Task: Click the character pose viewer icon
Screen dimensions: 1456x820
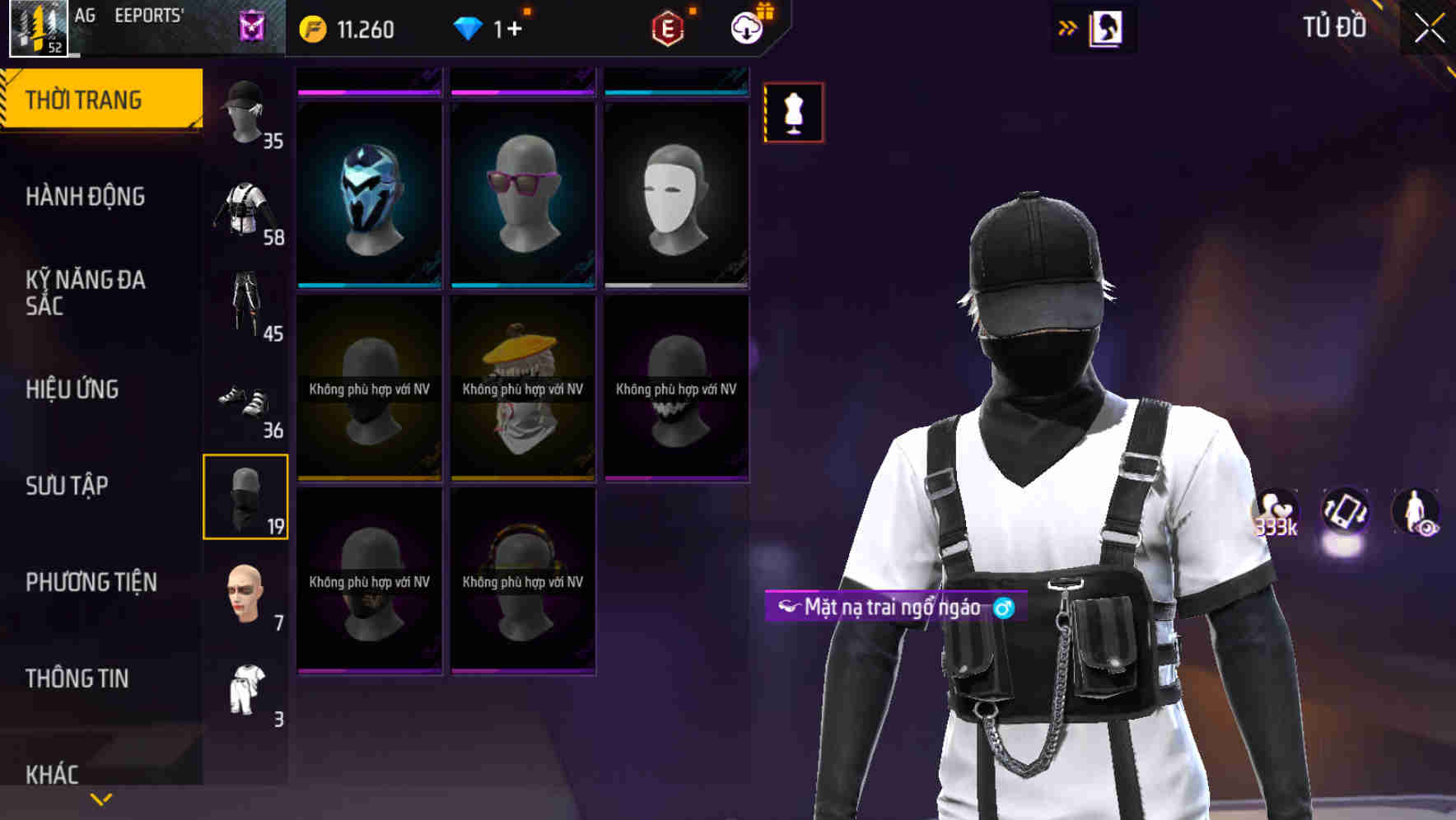Action: click(1414, 512)
